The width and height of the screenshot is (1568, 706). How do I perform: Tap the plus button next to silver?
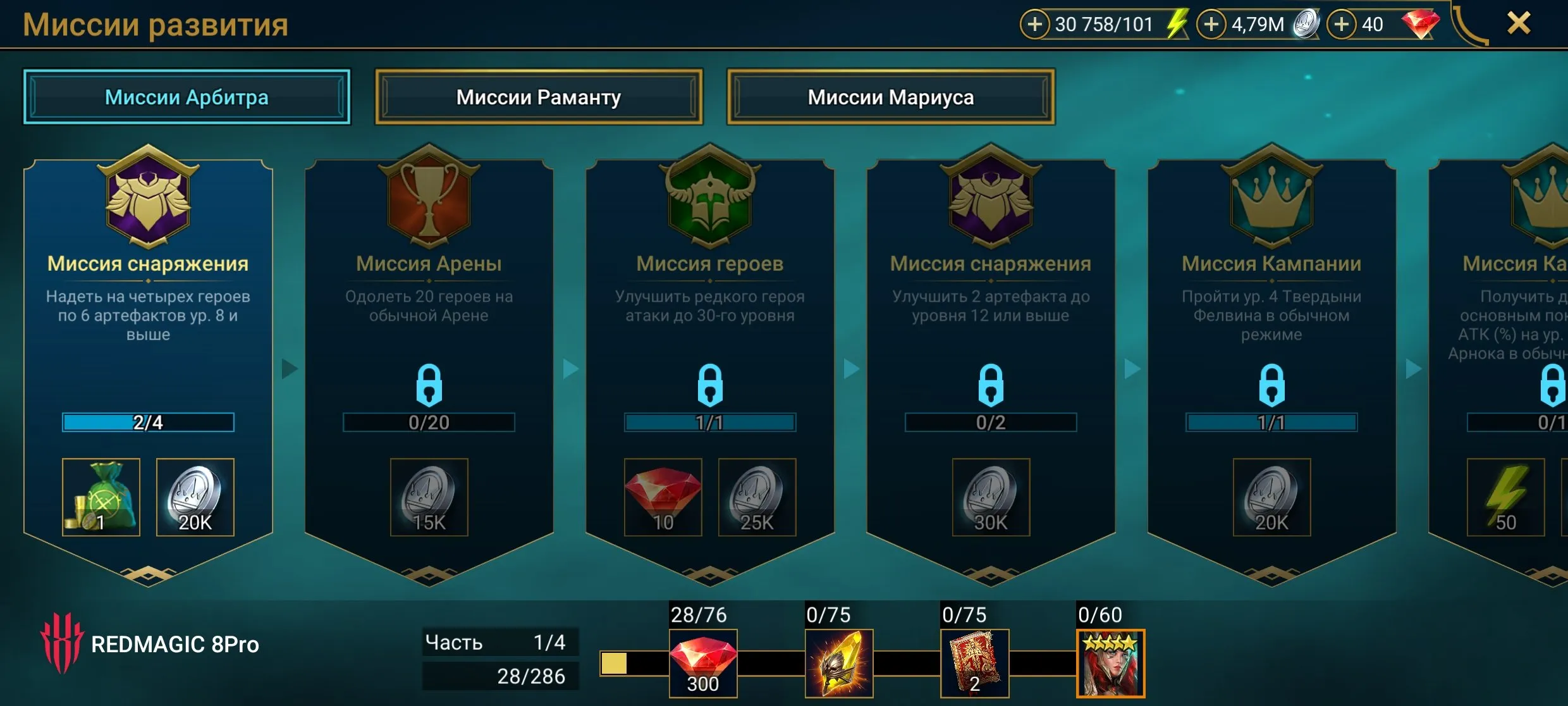(1211, 25)
